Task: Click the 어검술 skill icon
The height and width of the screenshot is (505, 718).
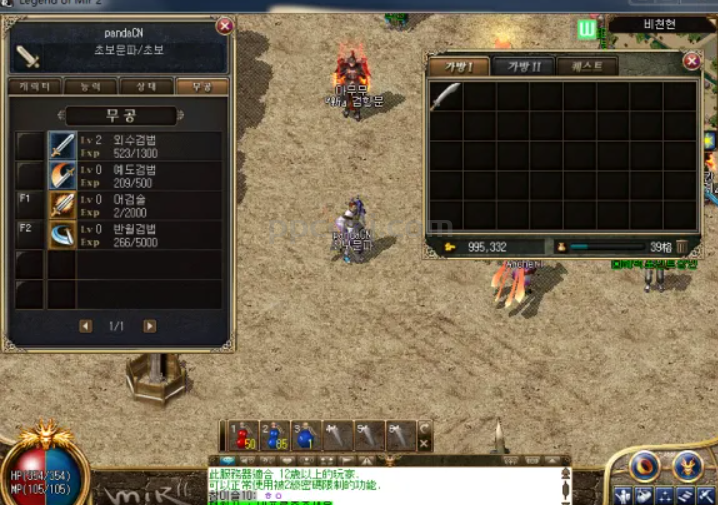Action: point(63,205)
